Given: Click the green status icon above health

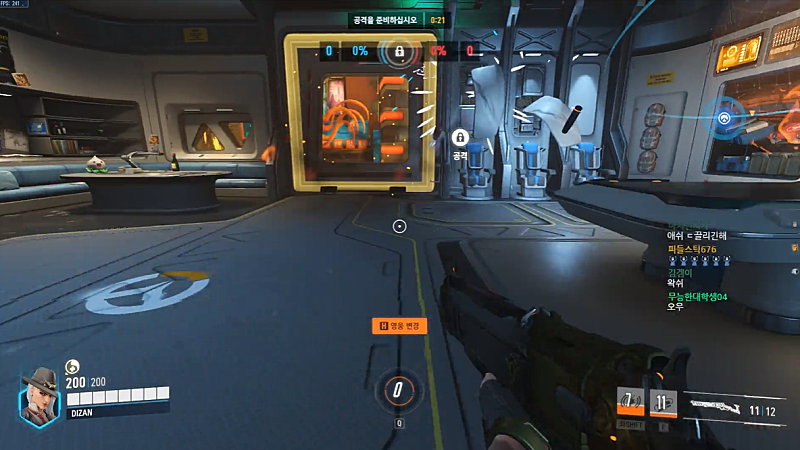Looking at the screenshot, I should coord(72,366).
